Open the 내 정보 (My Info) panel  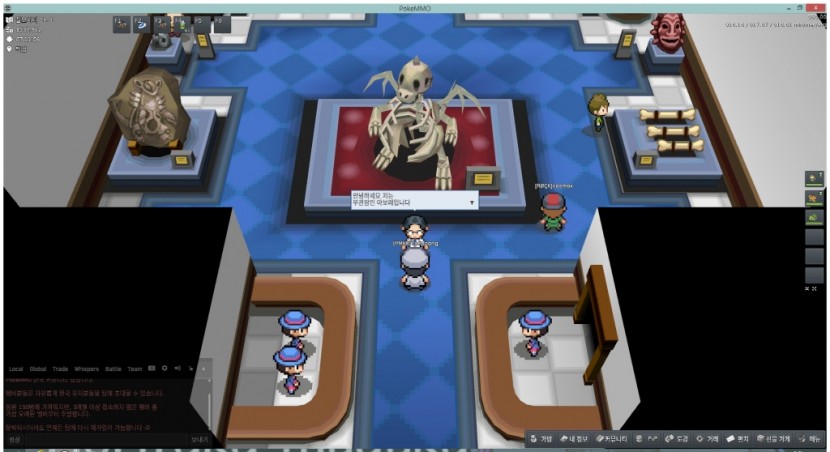coord(576,438)
